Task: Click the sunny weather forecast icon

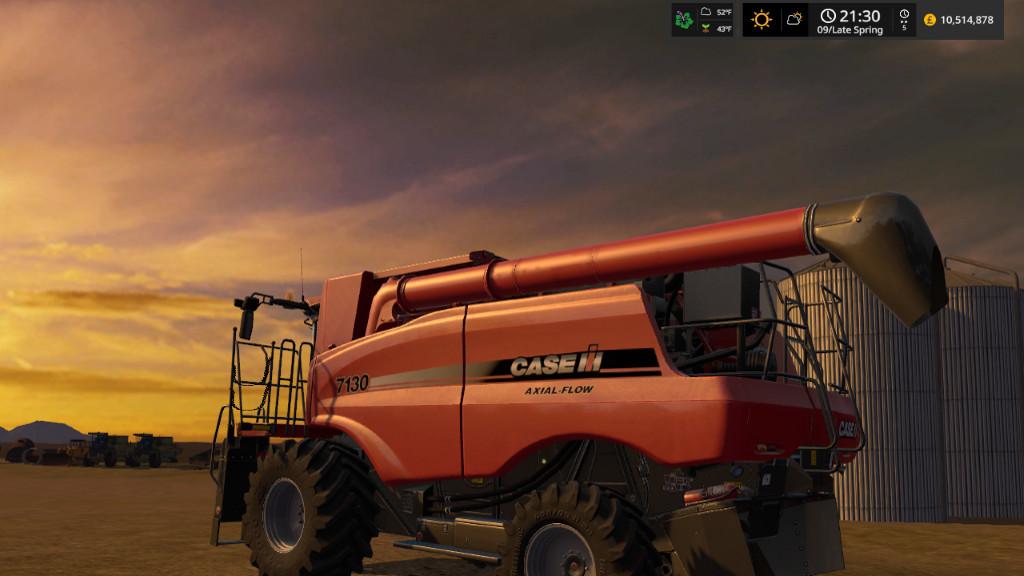Action: 762,19
